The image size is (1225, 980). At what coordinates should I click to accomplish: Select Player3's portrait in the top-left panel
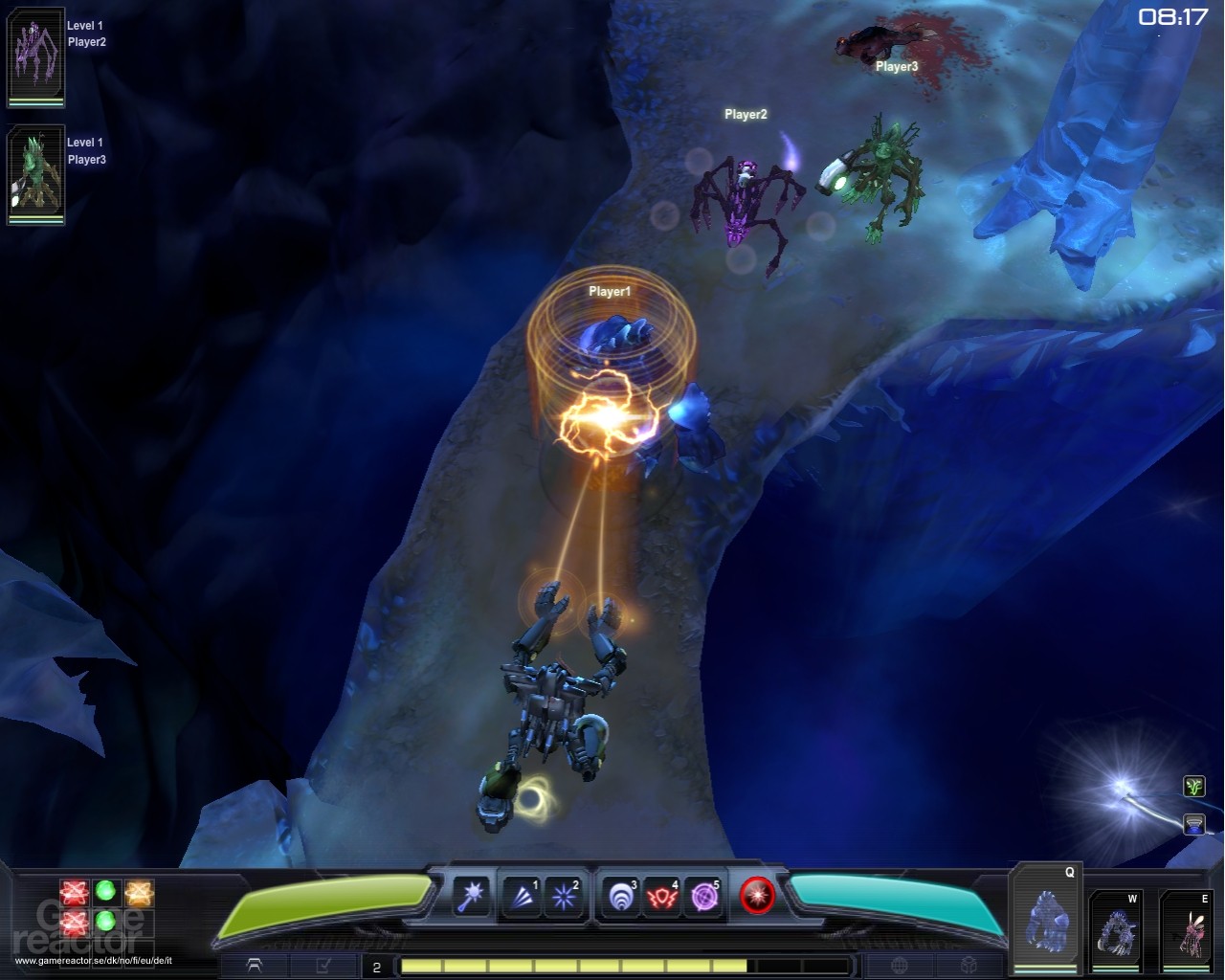tap(35, 175)
